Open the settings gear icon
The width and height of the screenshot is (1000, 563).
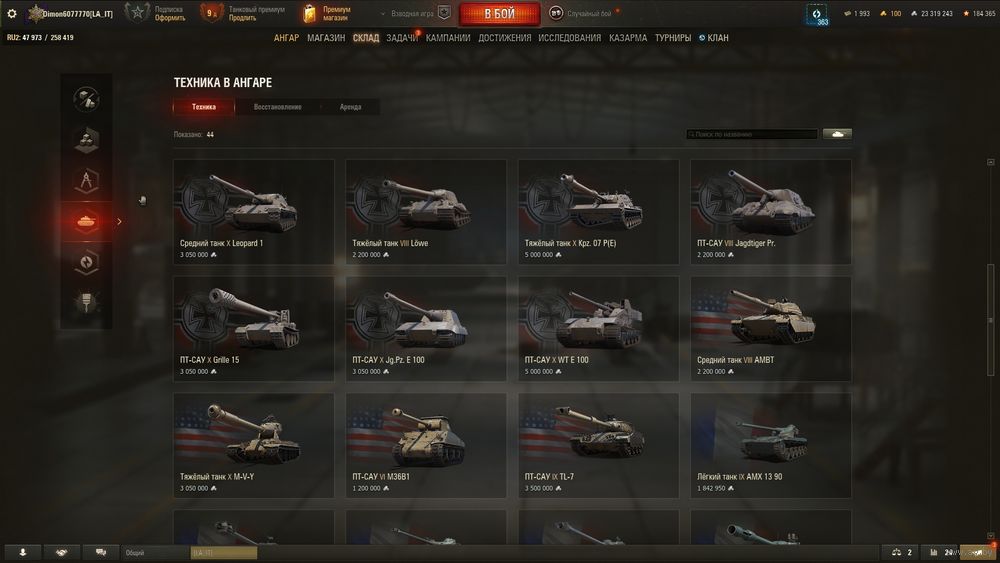point(12,14)
